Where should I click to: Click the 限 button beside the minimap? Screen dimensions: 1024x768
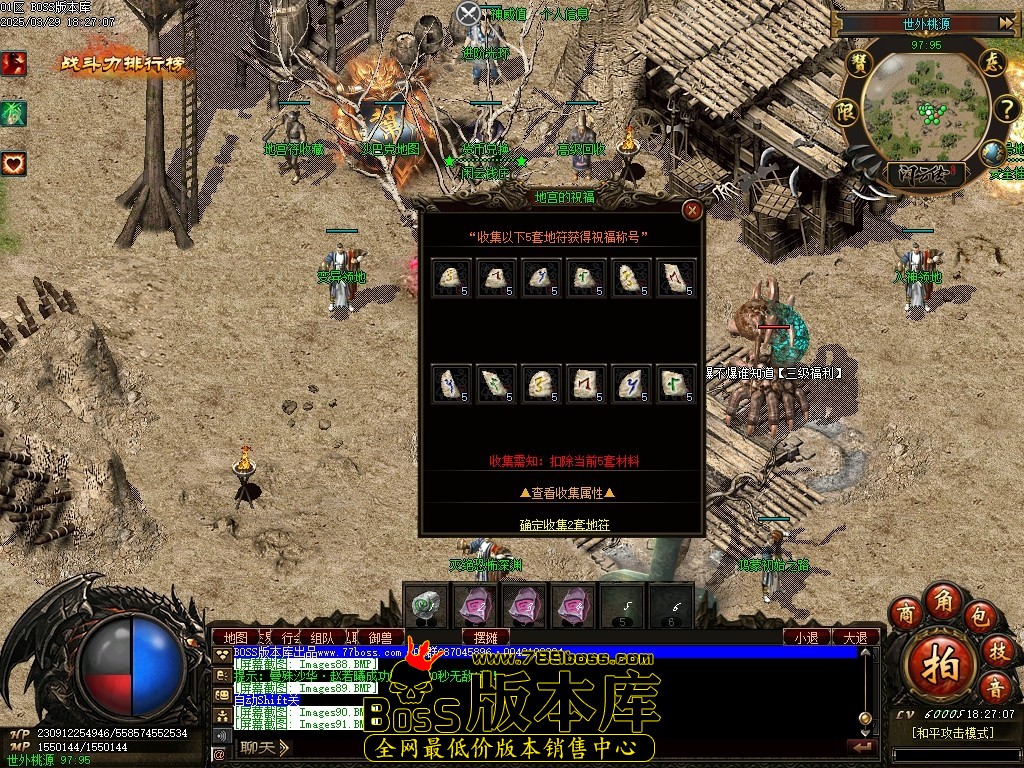pos(846,110)
